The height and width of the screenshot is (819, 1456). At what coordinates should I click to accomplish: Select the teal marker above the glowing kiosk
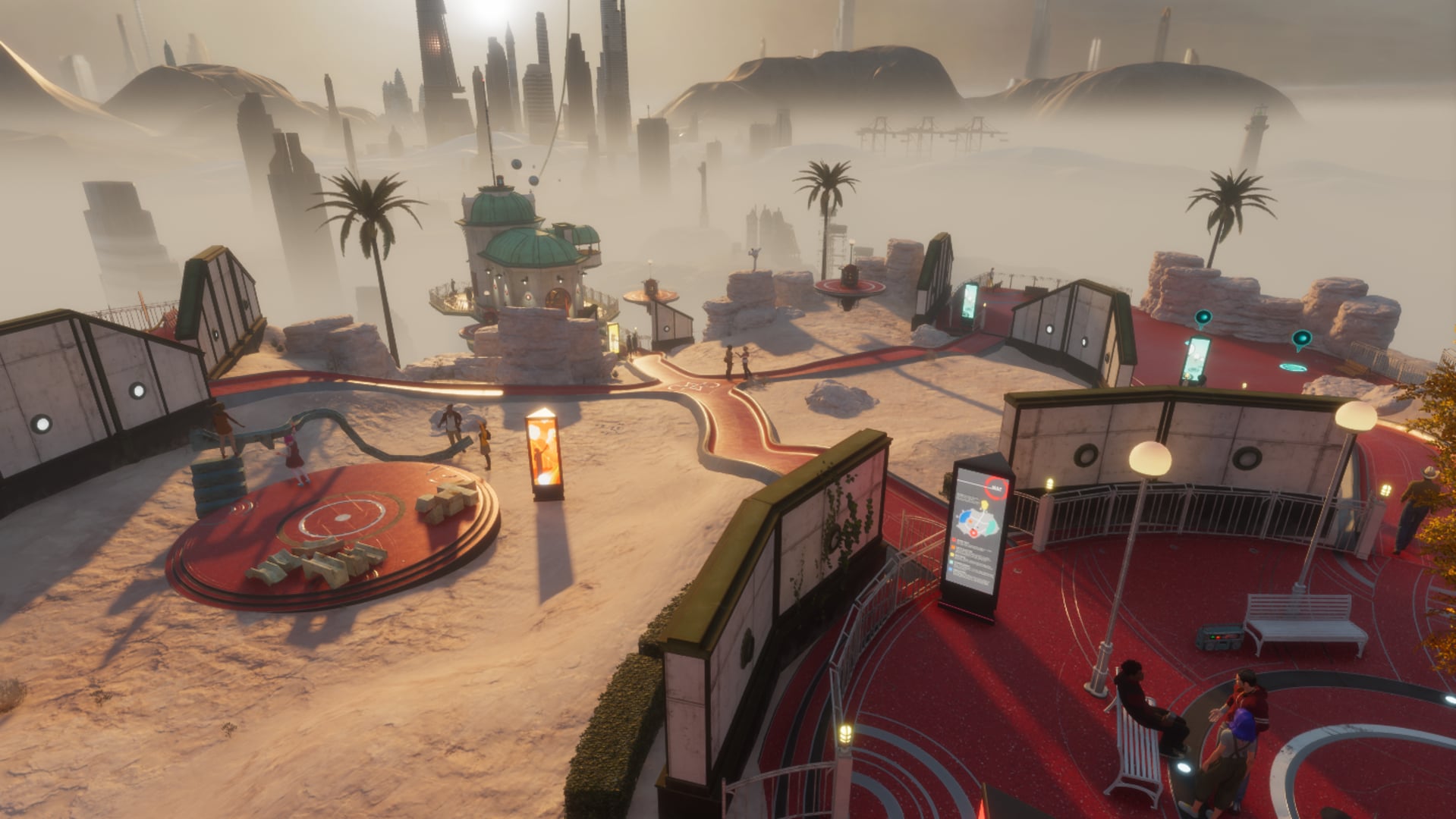tap(1203, 318)
